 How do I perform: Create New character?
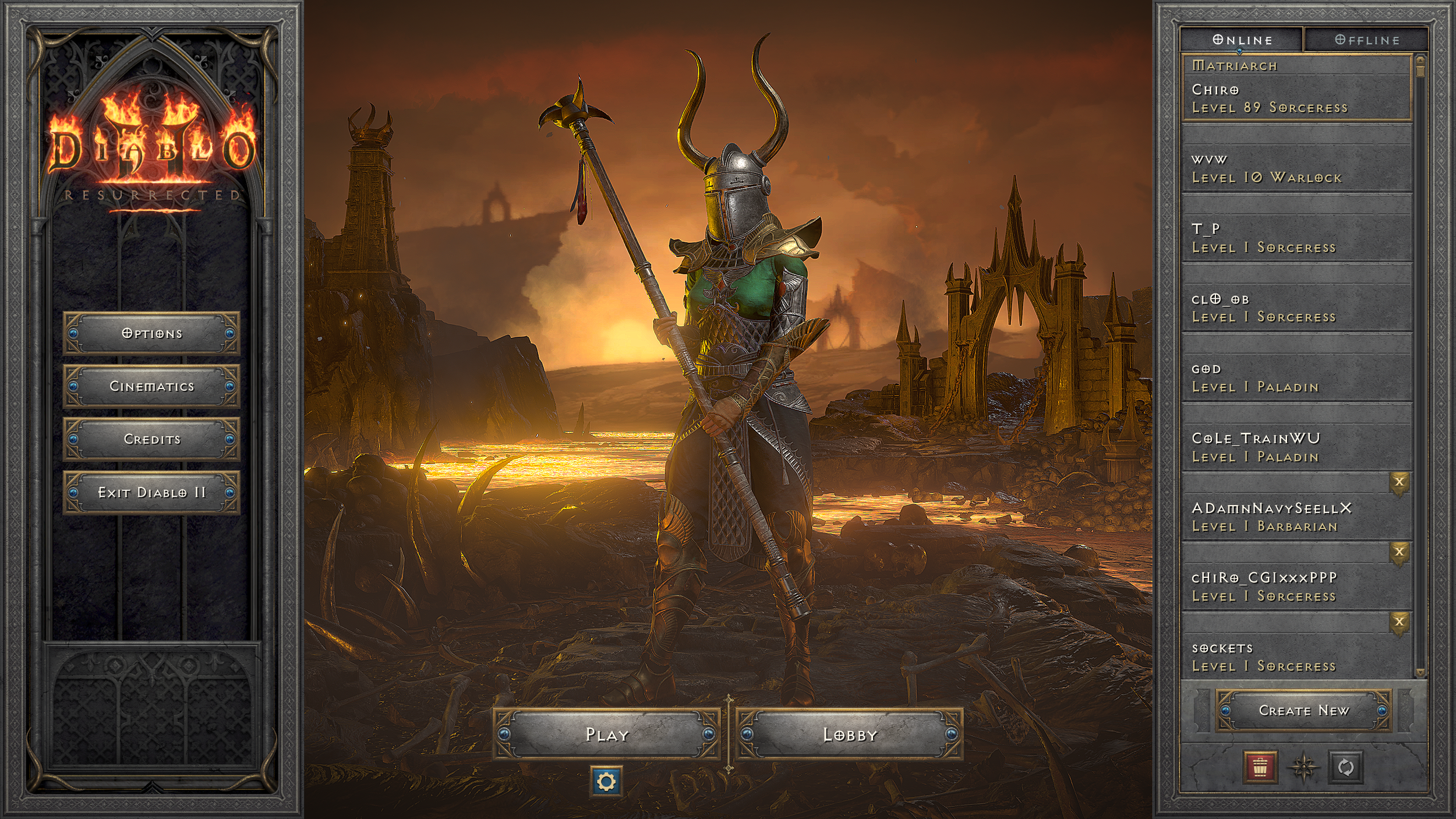[1303, 711]
